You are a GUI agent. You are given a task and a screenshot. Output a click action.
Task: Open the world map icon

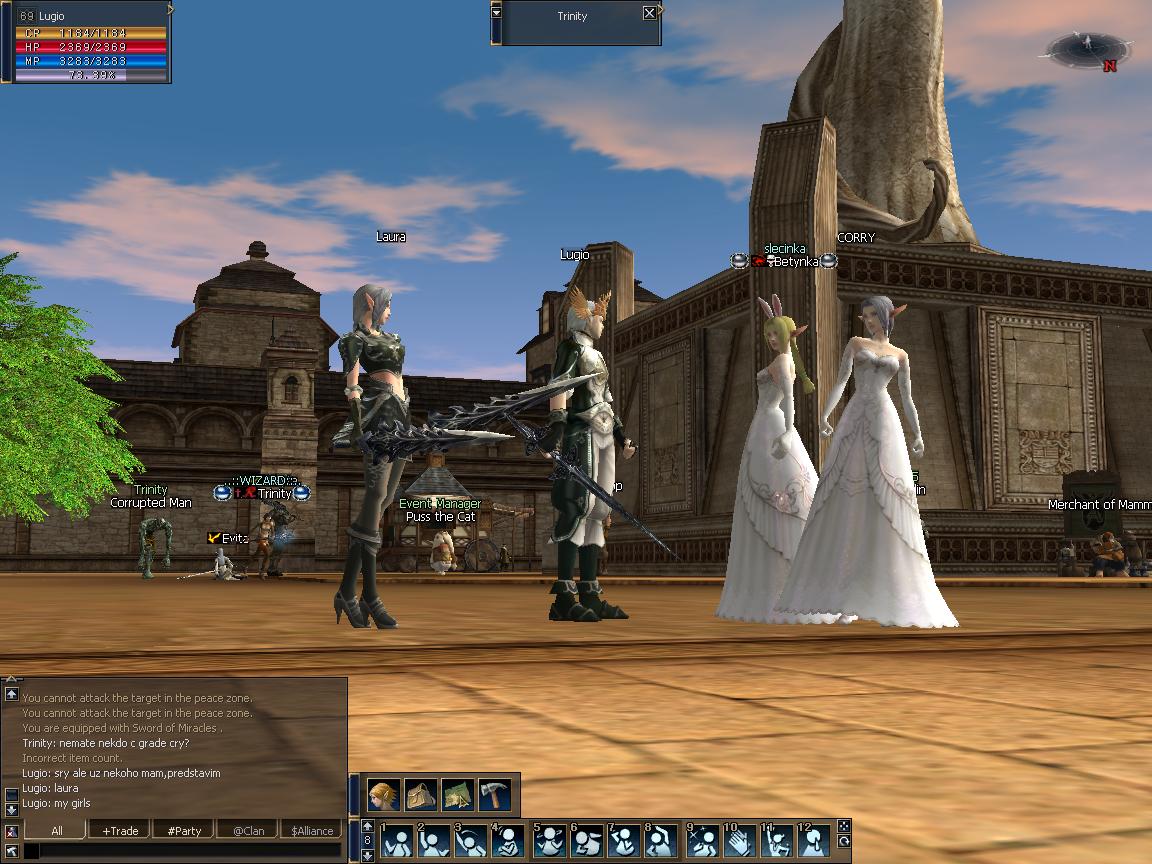point(458,795)
